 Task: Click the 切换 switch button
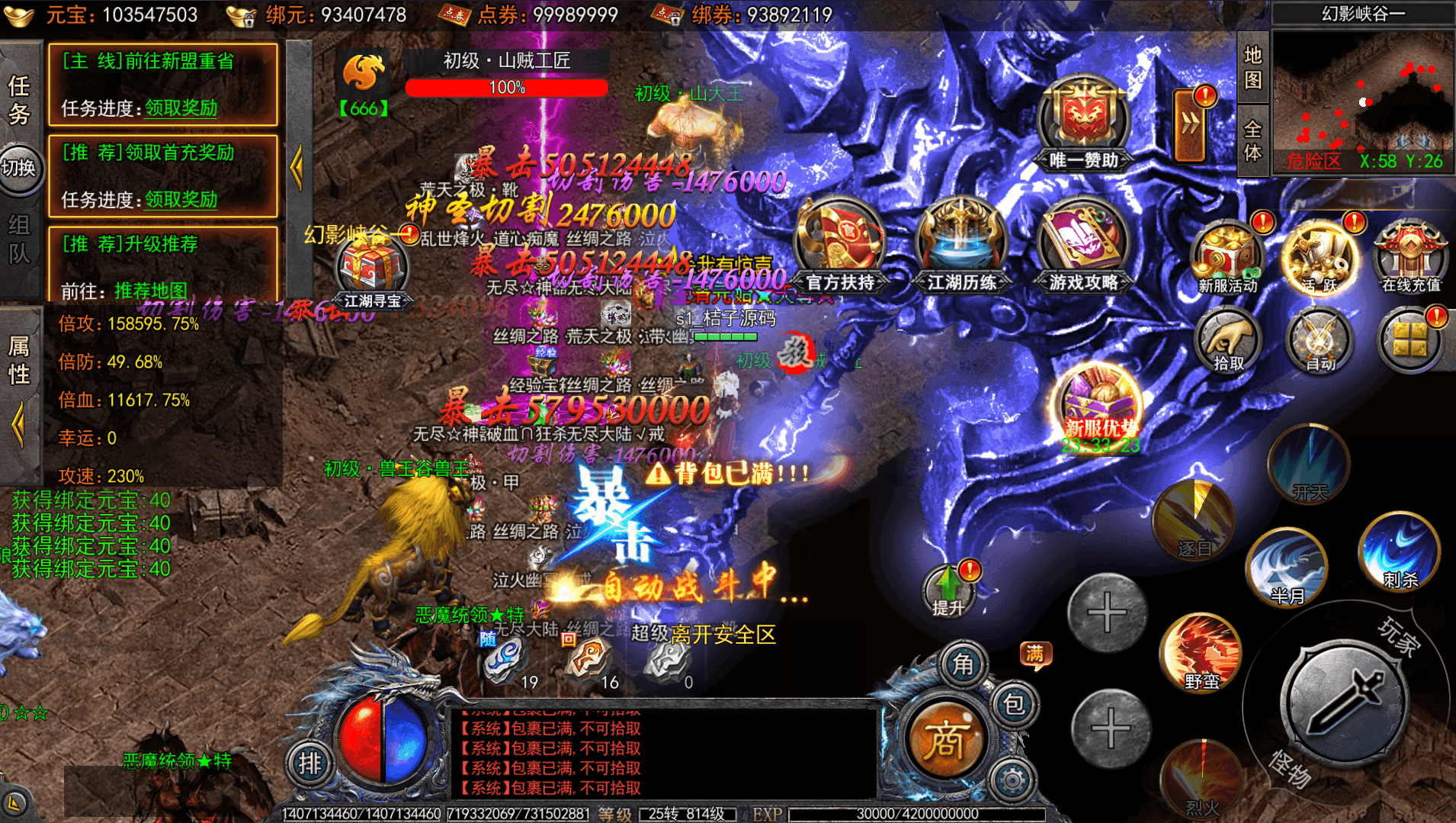20,168
